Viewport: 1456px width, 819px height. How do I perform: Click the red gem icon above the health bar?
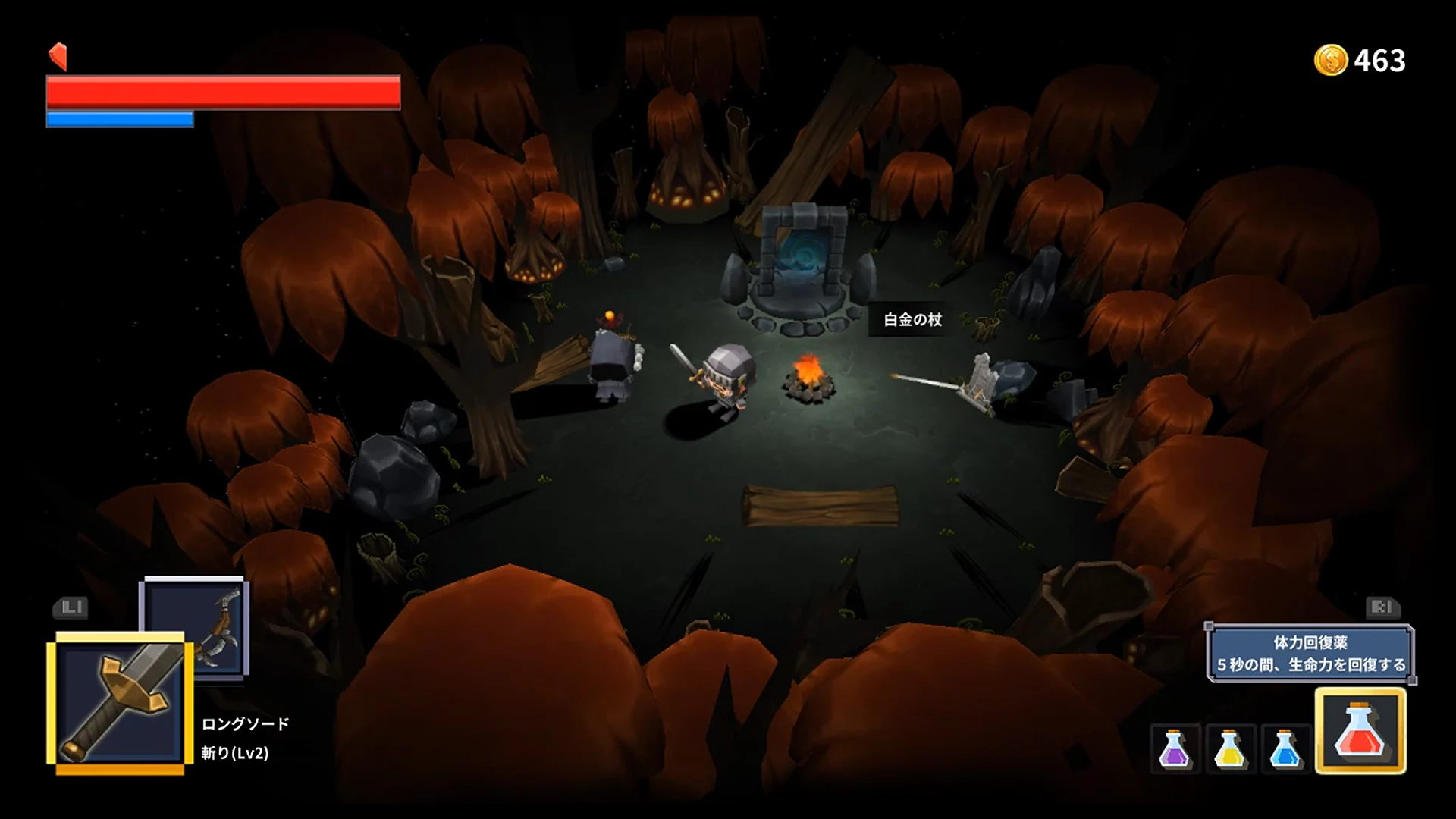[58, 54]
